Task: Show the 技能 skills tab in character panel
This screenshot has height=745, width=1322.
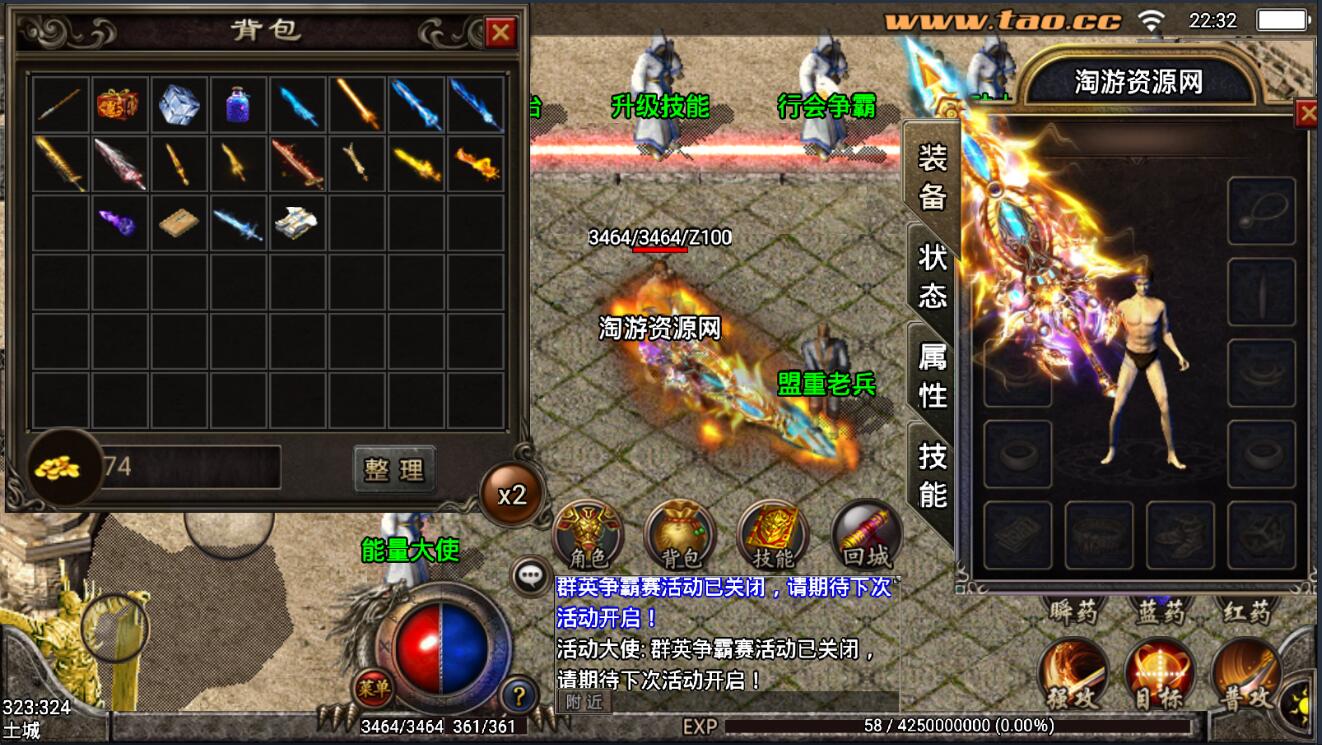Action: (x=932, y=474)
